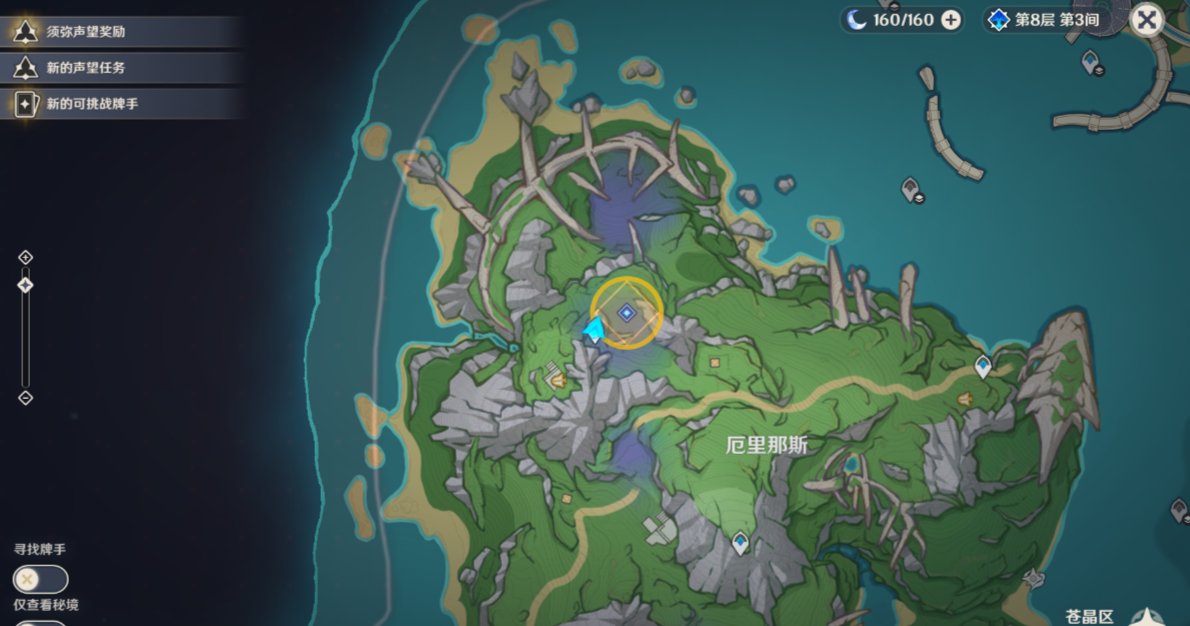Click the map zoom slider handle
The image size is (1190, 626).
pos(26,285)
